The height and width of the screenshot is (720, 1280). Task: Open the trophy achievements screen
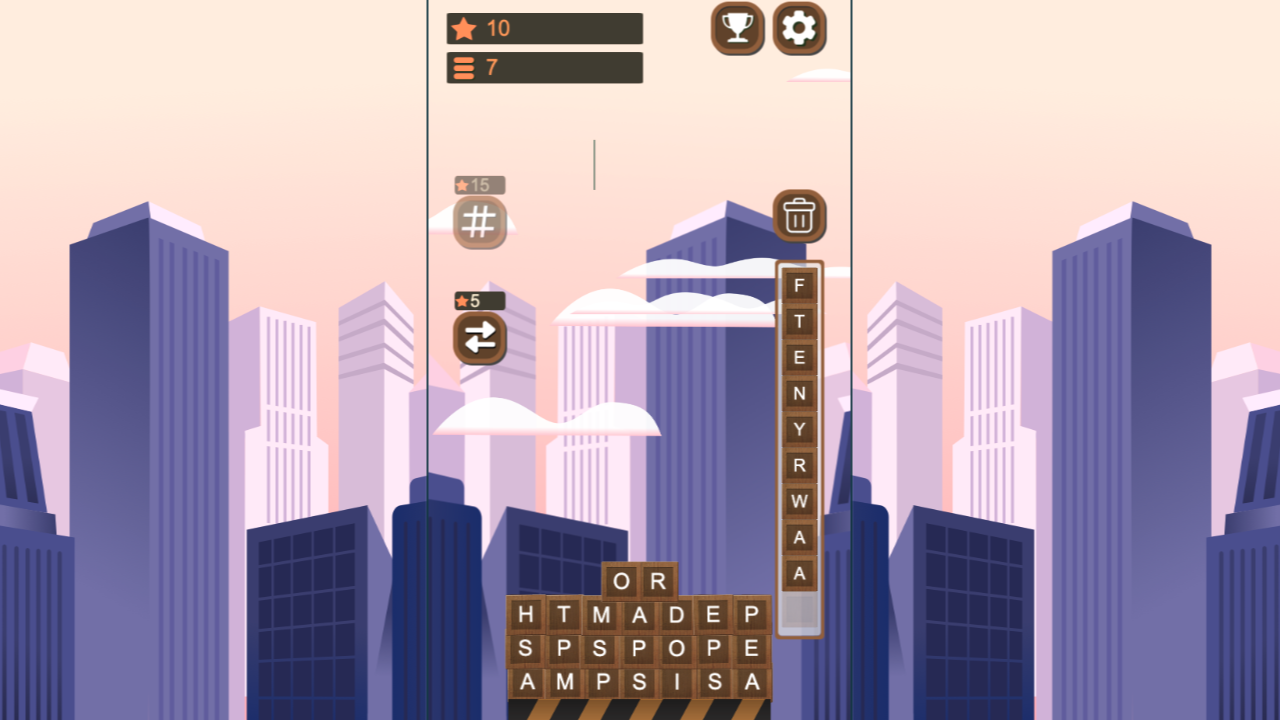[737, 29]
